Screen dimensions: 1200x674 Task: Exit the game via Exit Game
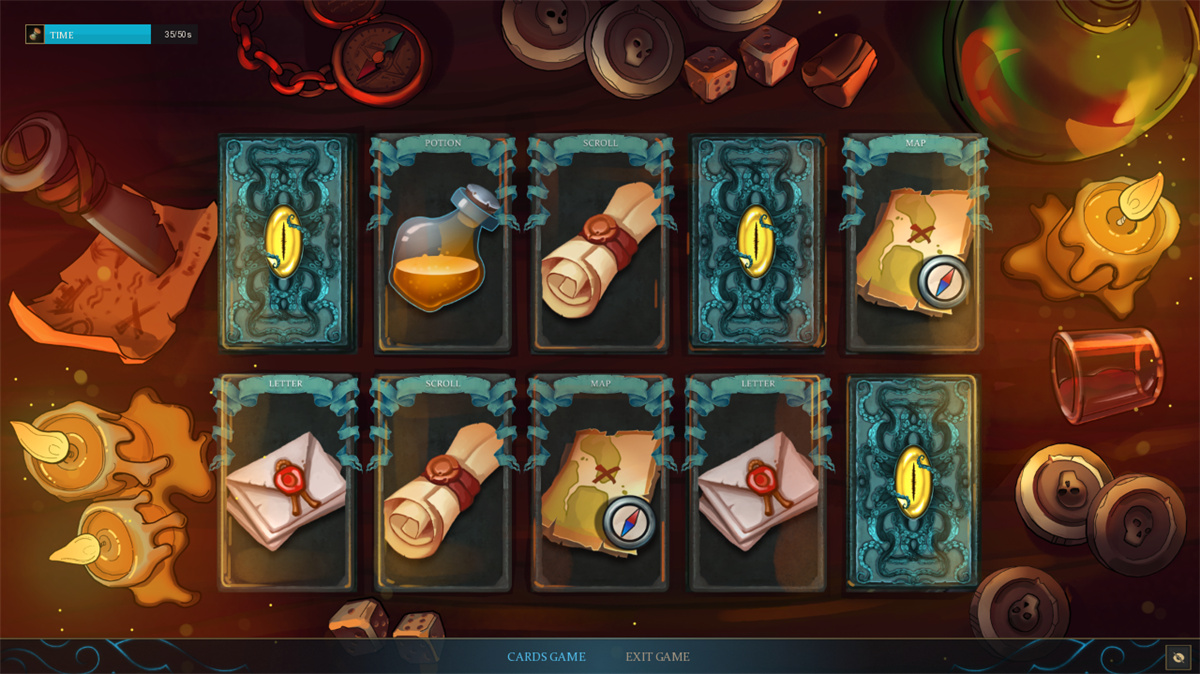pyautogui.click(x=657, y=657)
